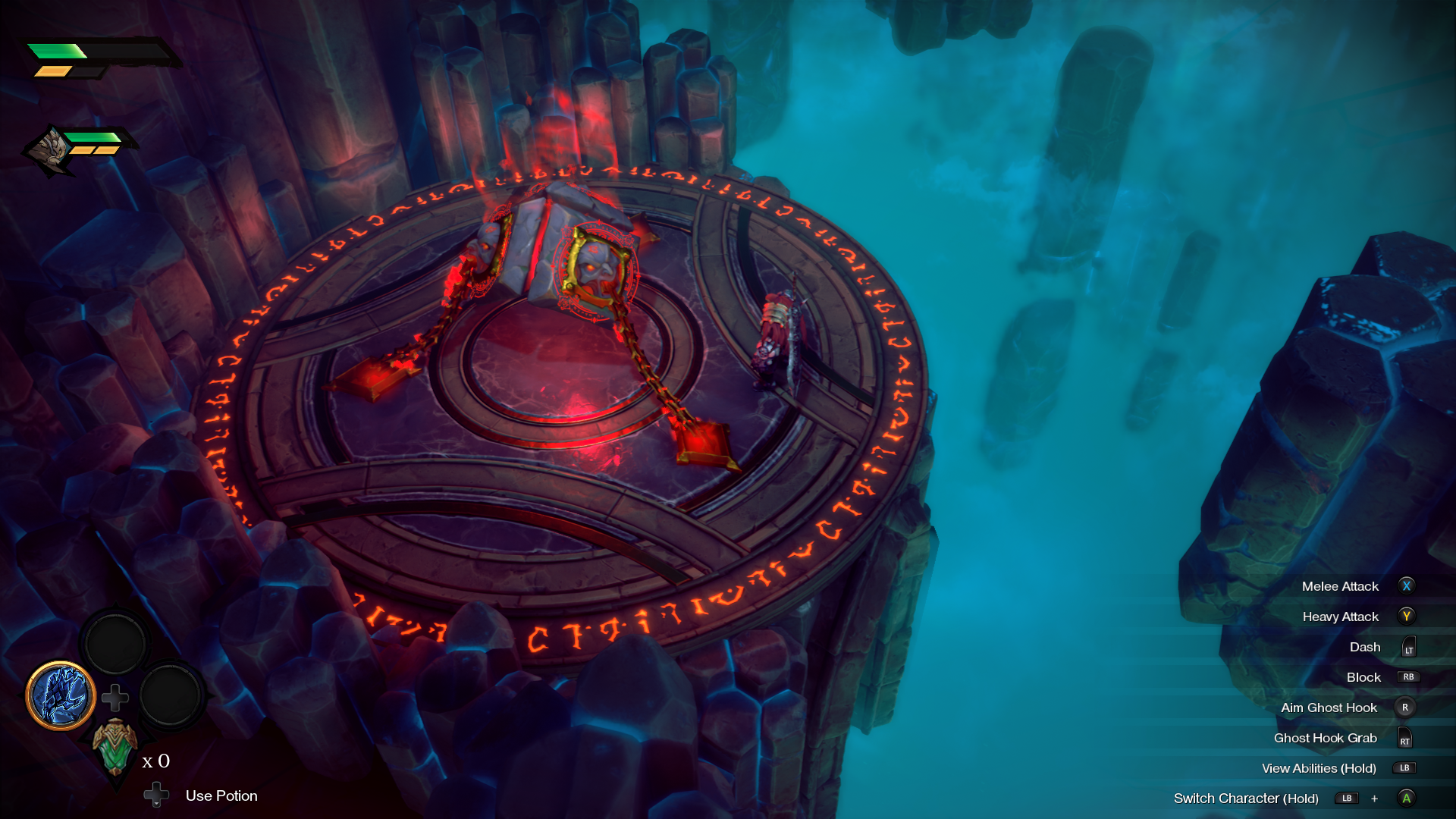This screenshot has width=1456, height=819.
Task: Expand the Switch Character (Hold) prompt
Action: pos(1247,799)
